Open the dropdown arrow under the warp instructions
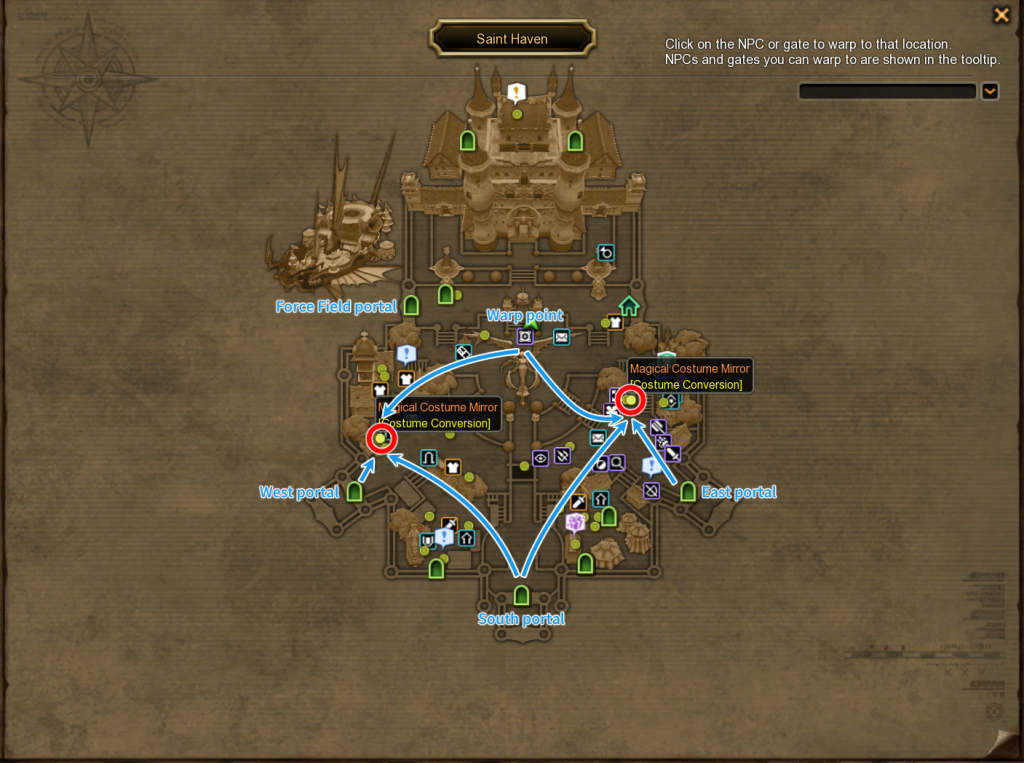Image resolution: width=1024 pixels, height=763 pixels. (989, 91)
